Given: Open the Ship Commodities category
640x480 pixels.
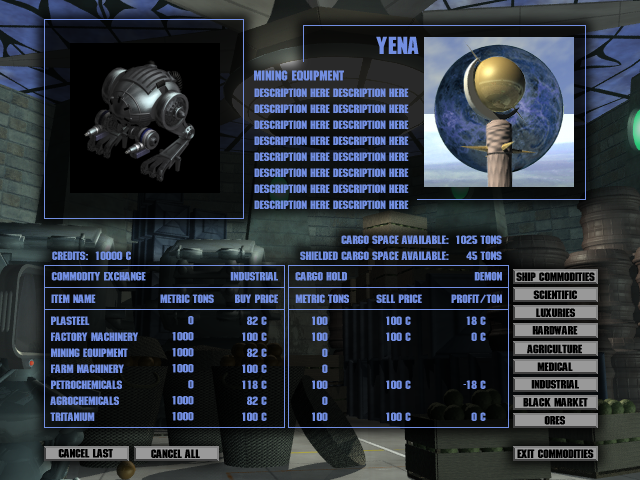Looking at the screenshot, I should pos(555,277).
